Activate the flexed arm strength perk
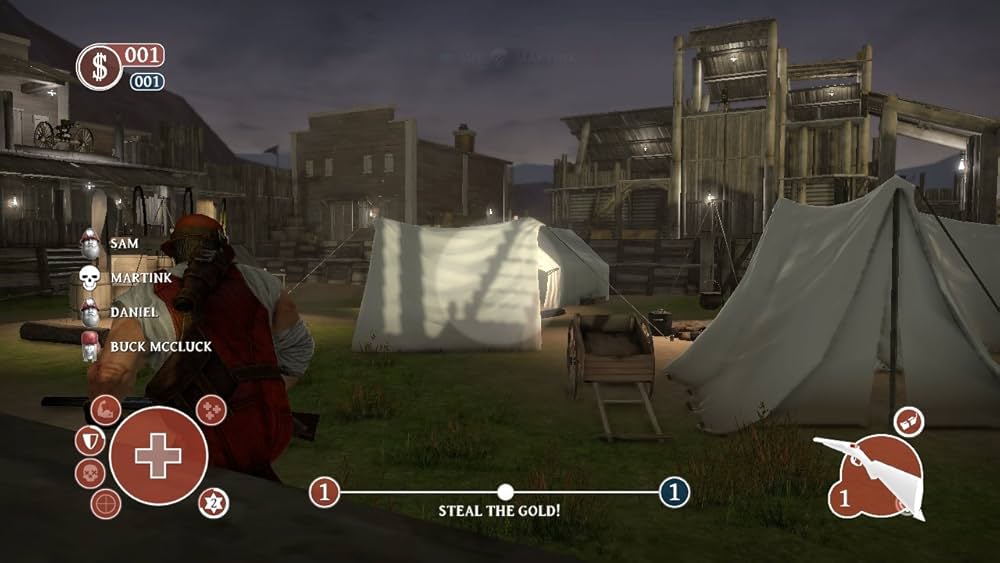 tap(106, 409)
